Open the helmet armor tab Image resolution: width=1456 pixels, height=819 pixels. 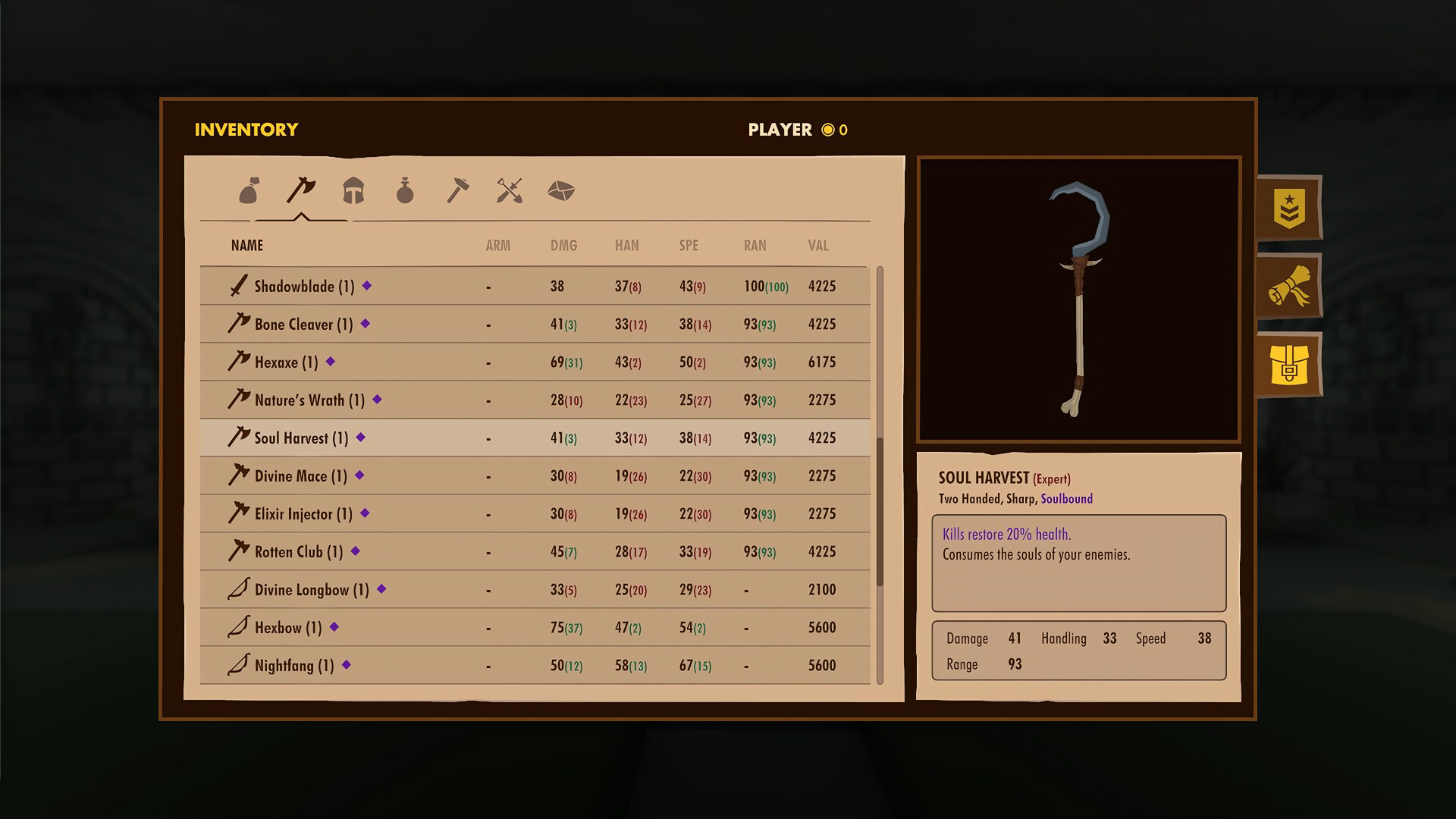pyautogui.click(x=353, y=191)
